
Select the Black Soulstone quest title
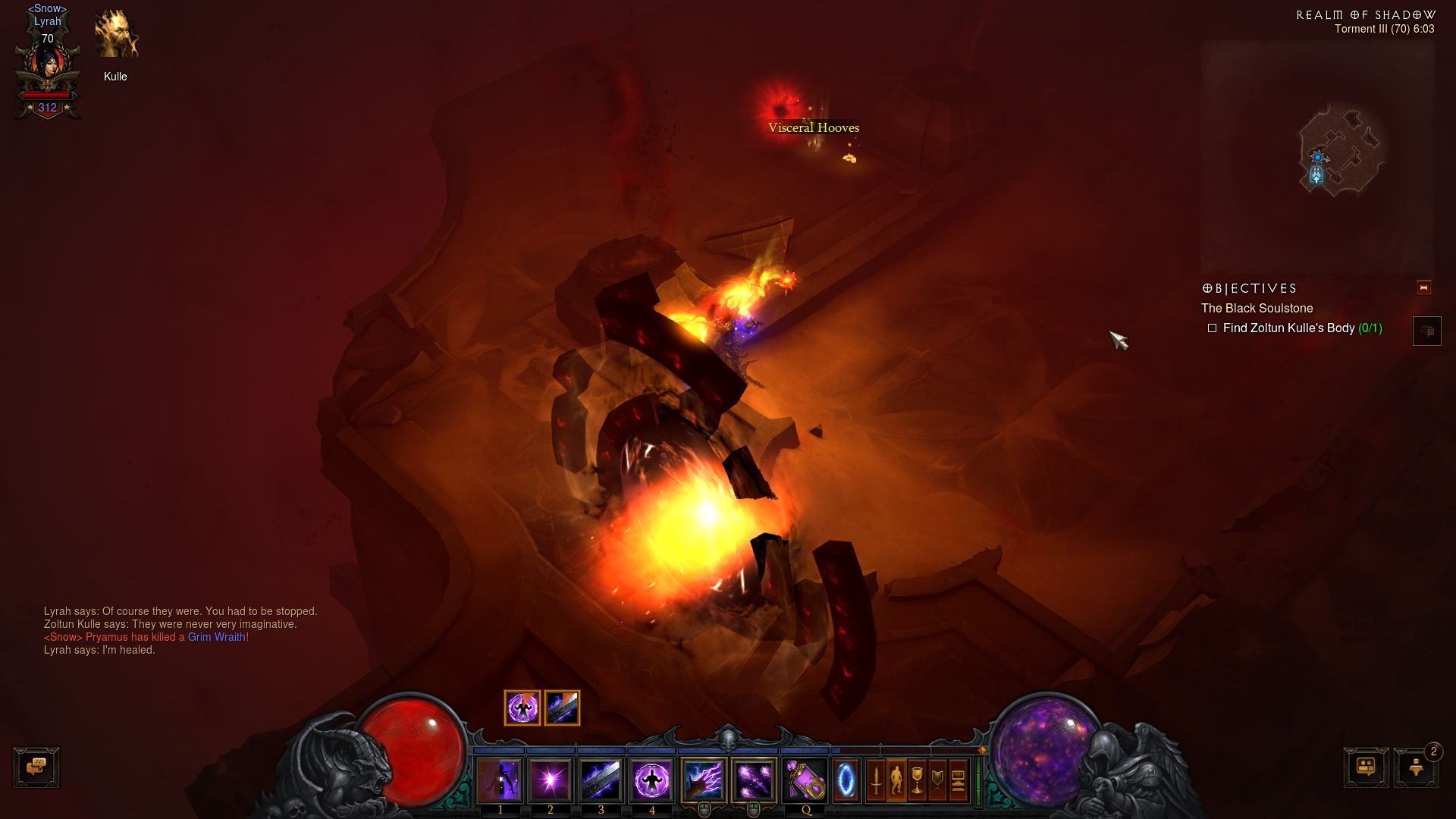click(1257, 309)
